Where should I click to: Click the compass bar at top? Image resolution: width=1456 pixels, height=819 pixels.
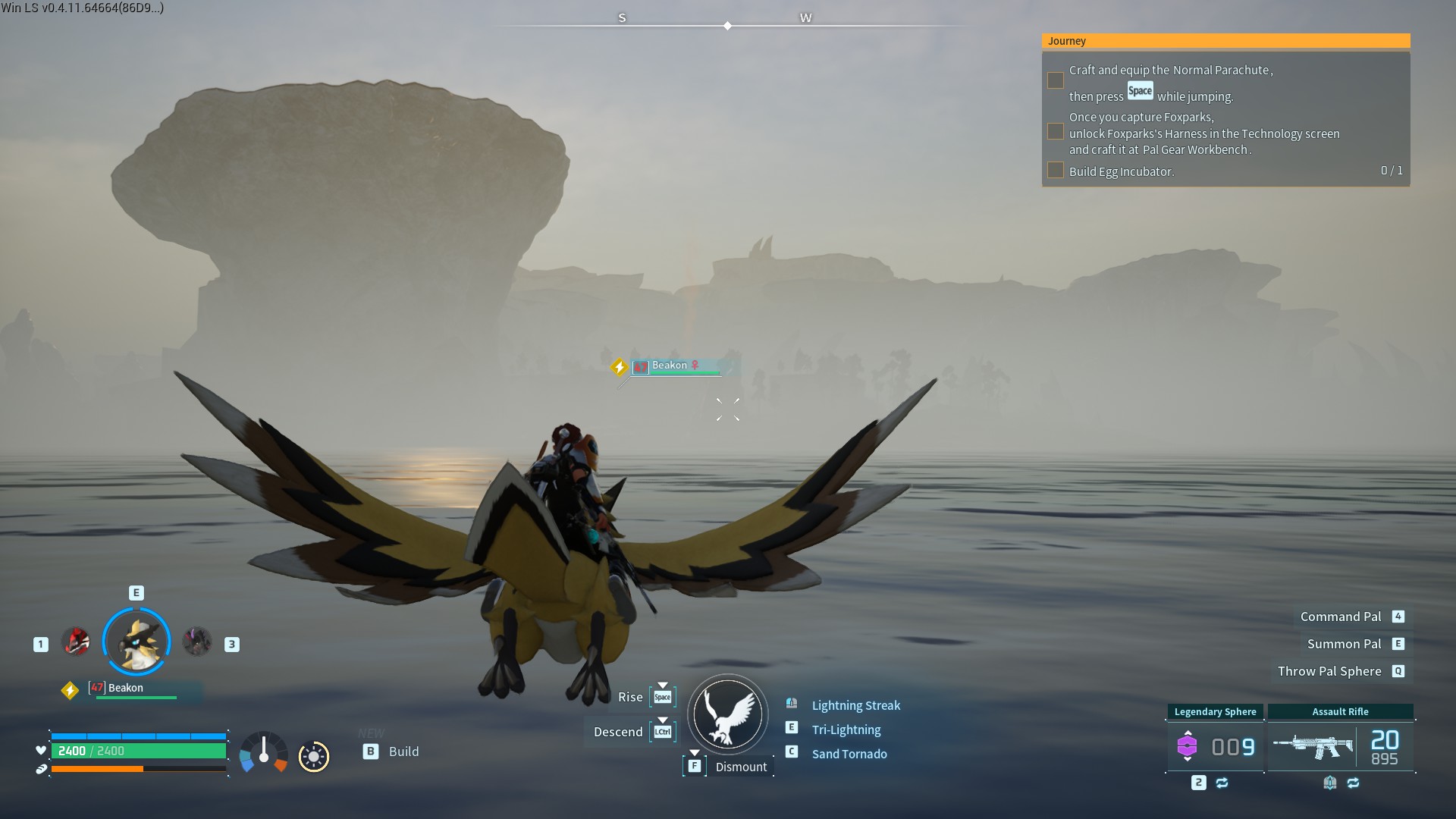point(728,25)
